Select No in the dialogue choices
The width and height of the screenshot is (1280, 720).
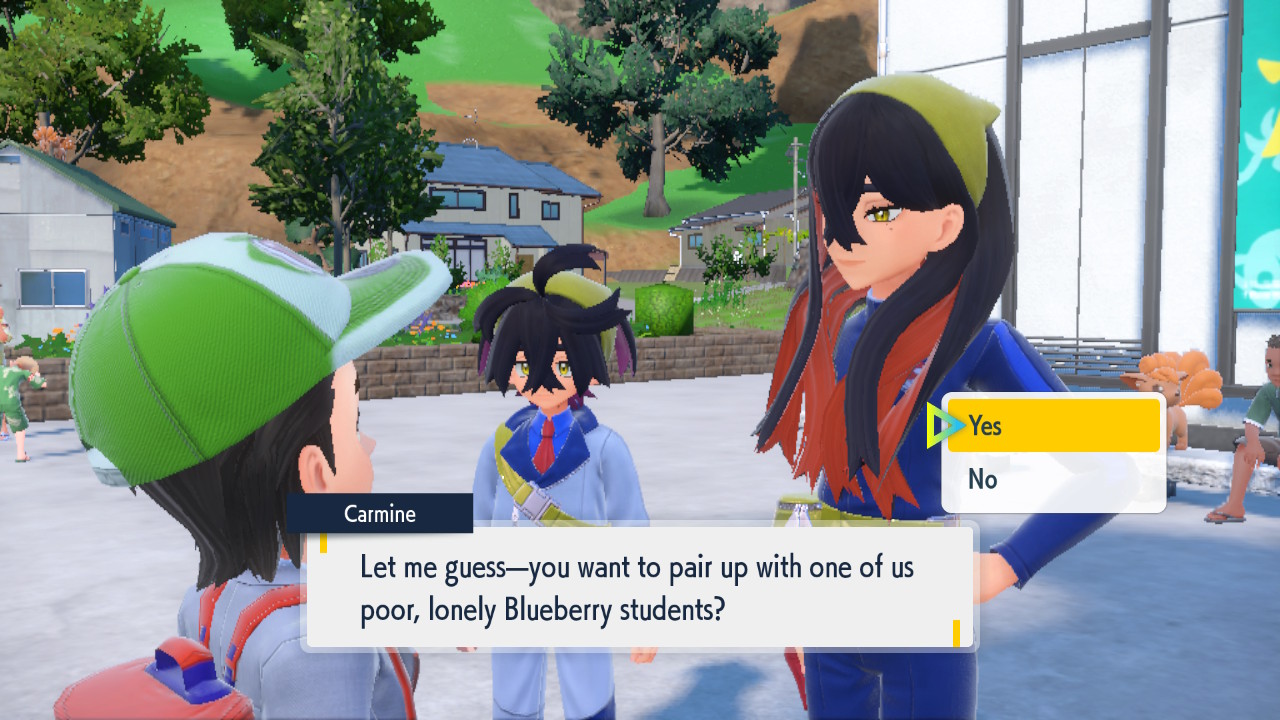tap(1052, 480)
